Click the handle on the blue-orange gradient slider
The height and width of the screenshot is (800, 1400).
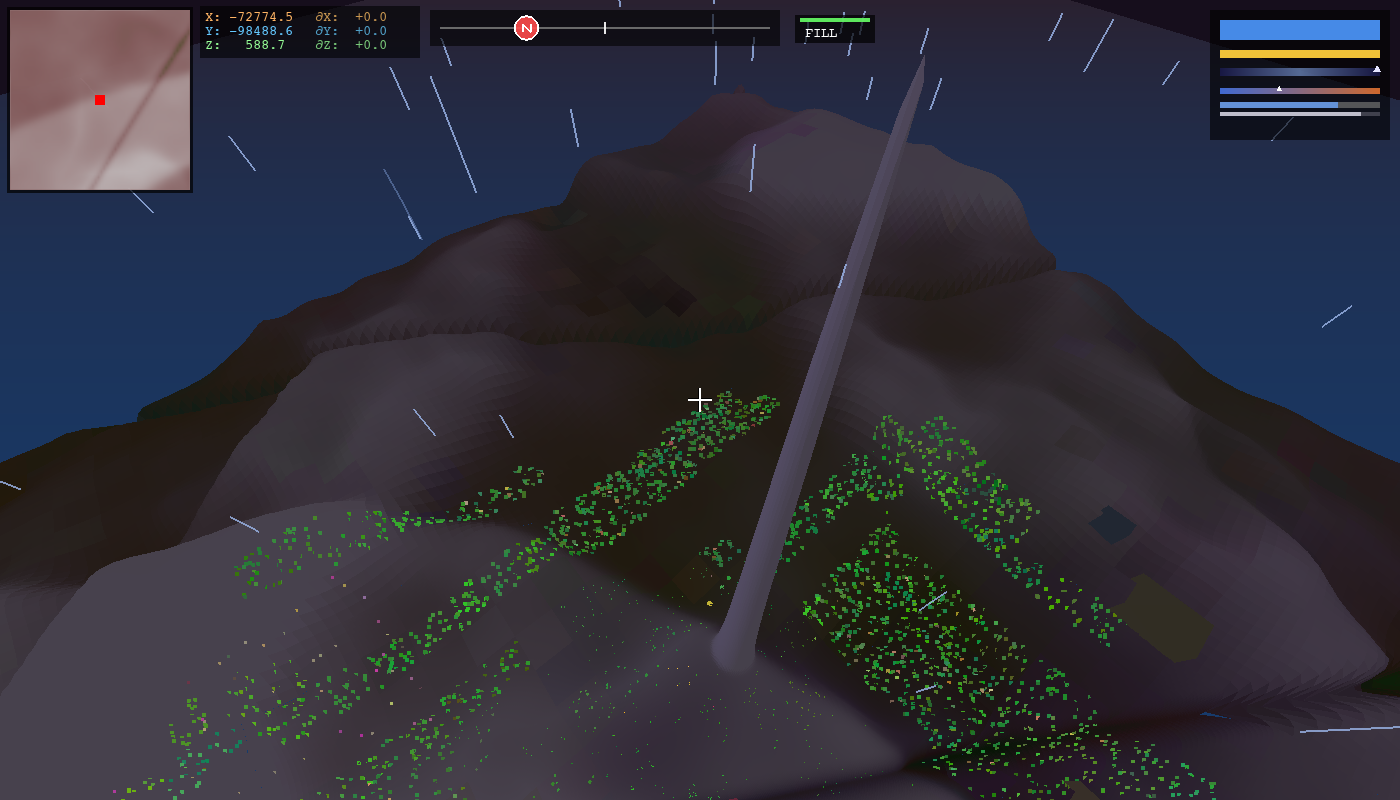coord(1279,89)
